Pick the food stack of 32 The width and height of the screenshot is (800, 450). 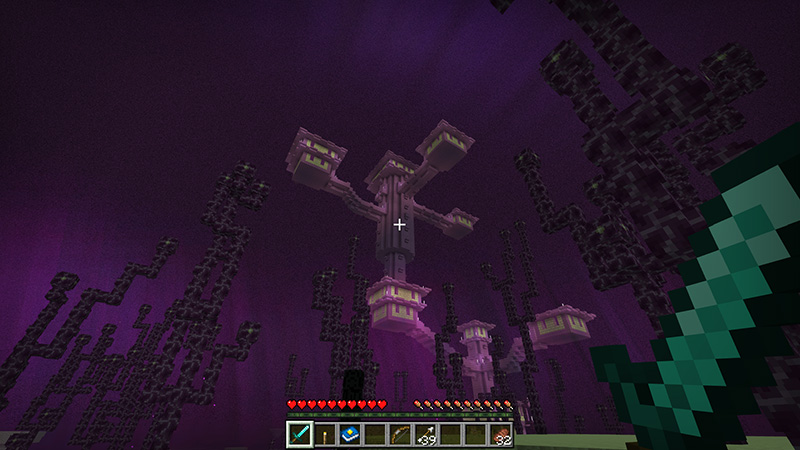pos(500,434)
